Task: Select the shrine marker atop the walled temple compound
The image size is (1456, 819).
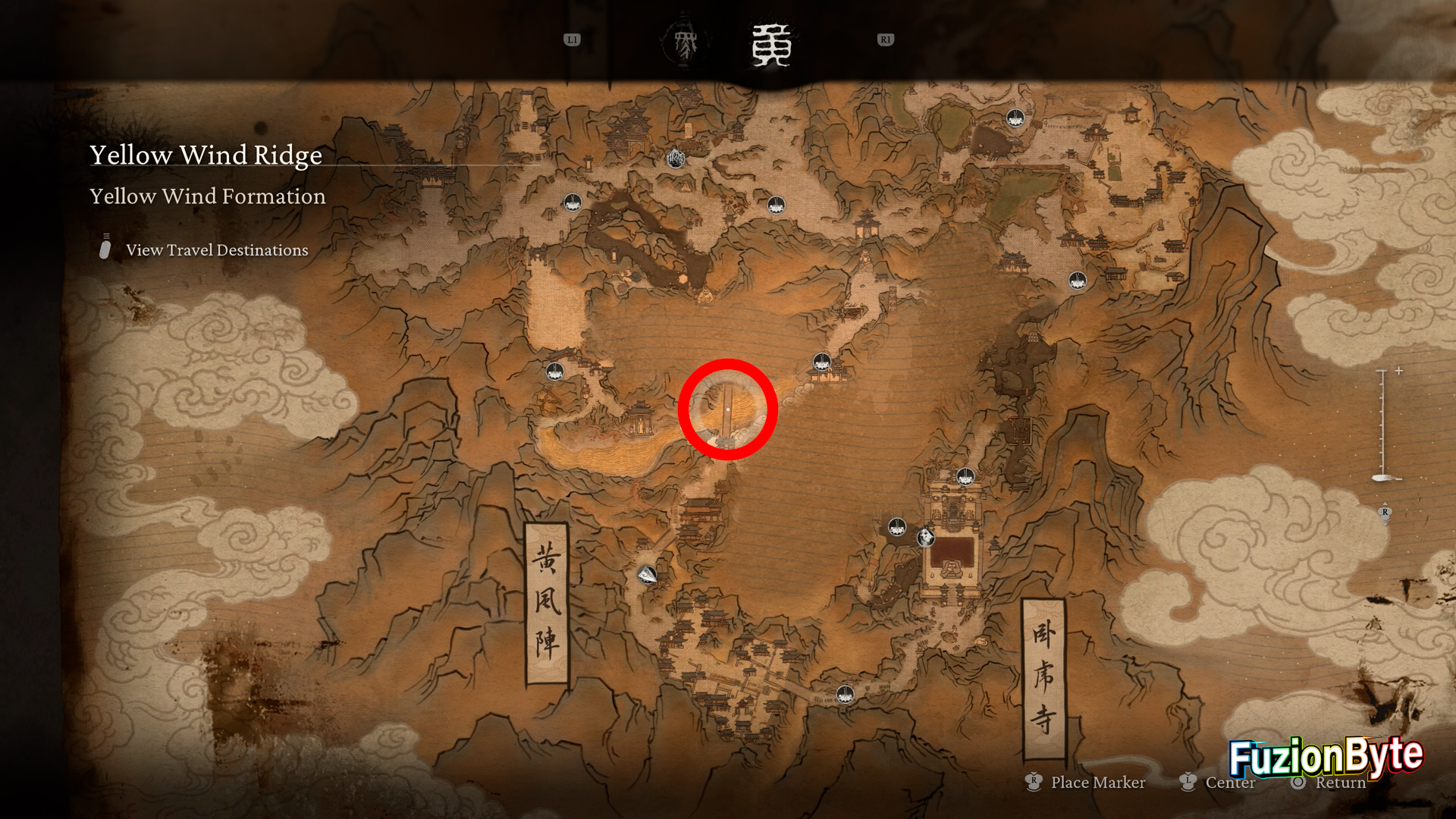Action: (x=965, y=476)
